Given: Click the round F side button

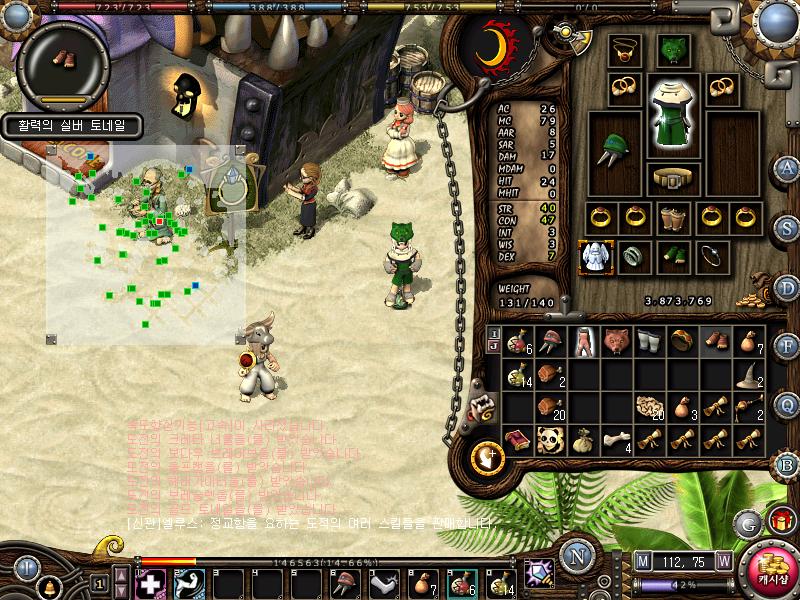Looking at the screenshot, I should [x=786, y=346].
